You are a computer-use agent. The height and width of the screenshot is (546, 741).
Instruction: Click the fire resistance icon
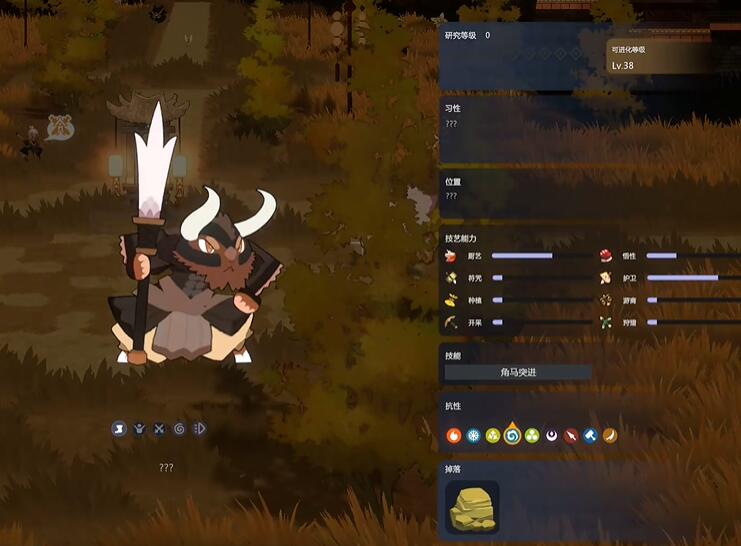[x=454, y=436]
